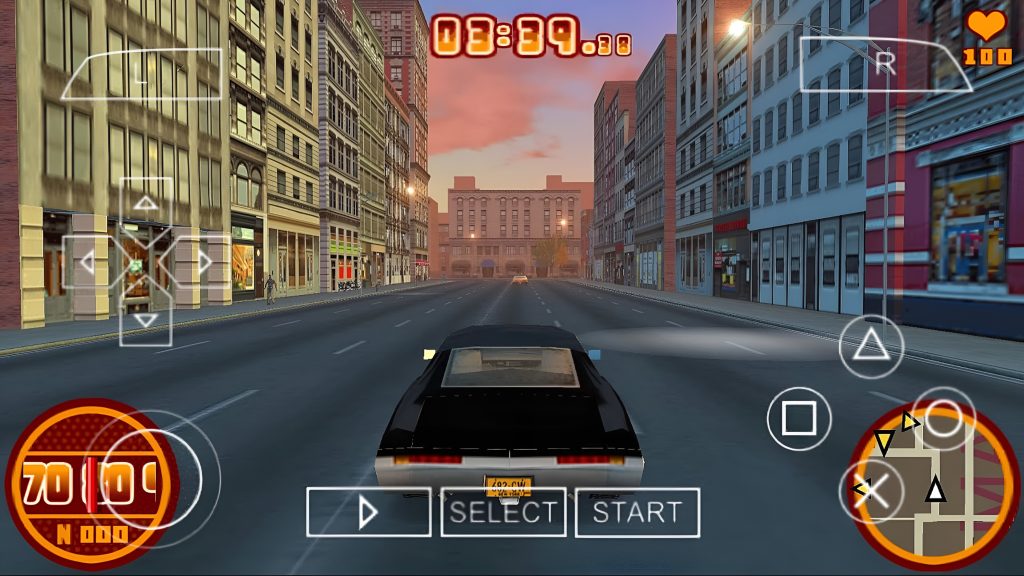1024x576 pixels.
Task: Tap the D-pad right arrow
Action: point(204,263)
